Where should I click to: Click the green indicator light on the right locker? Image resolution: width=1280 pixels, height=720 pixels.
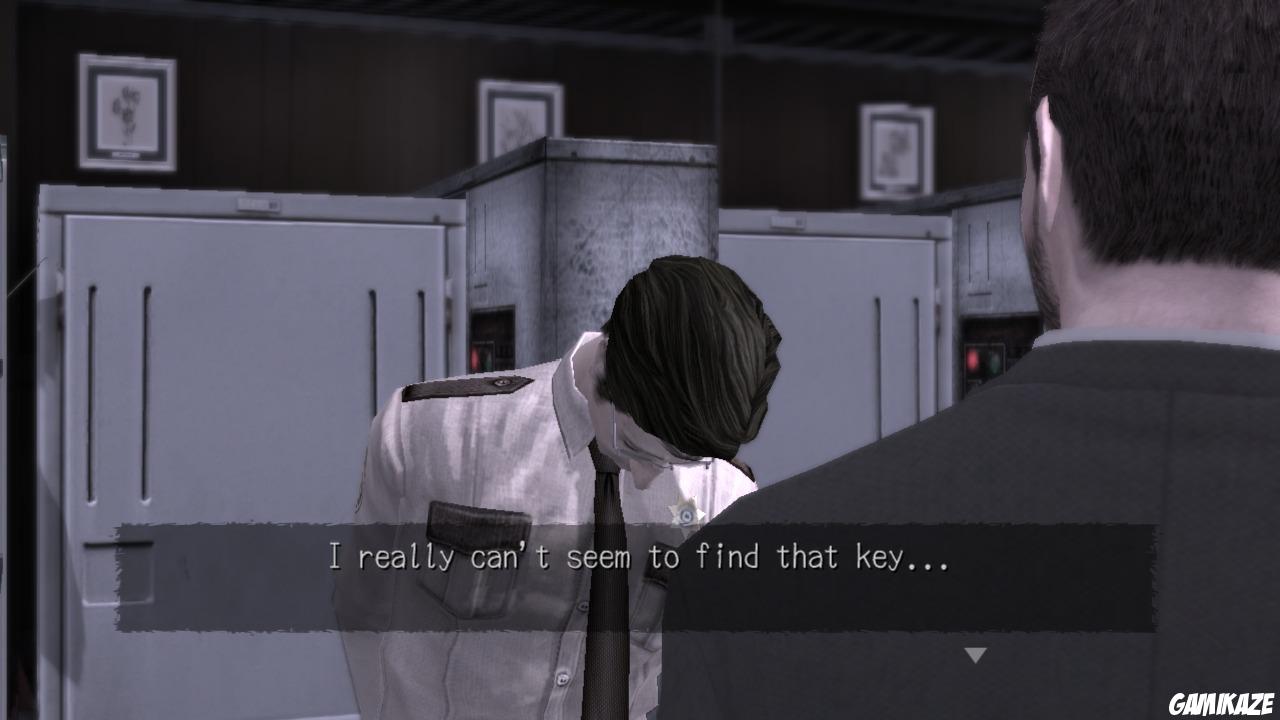pos(994,362)
